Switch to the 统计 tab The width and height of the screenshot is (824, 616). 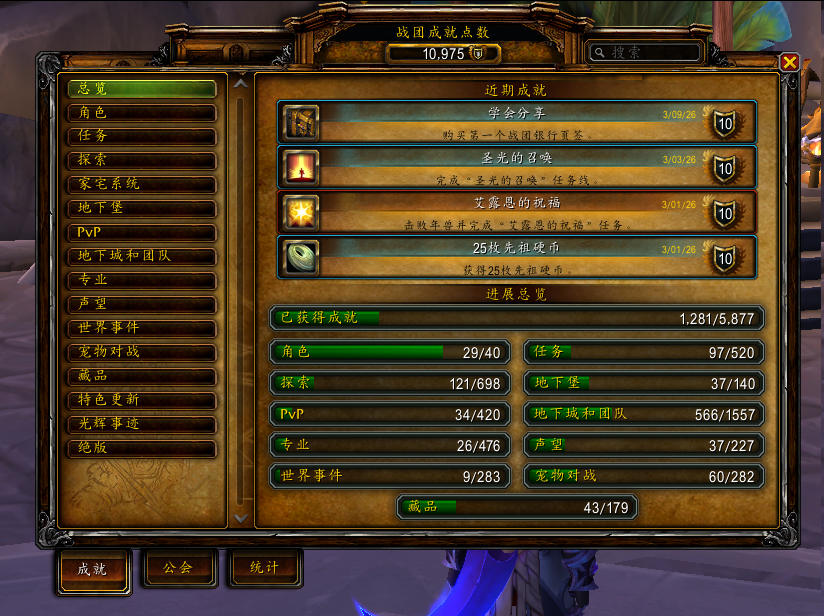click(265, 569)
